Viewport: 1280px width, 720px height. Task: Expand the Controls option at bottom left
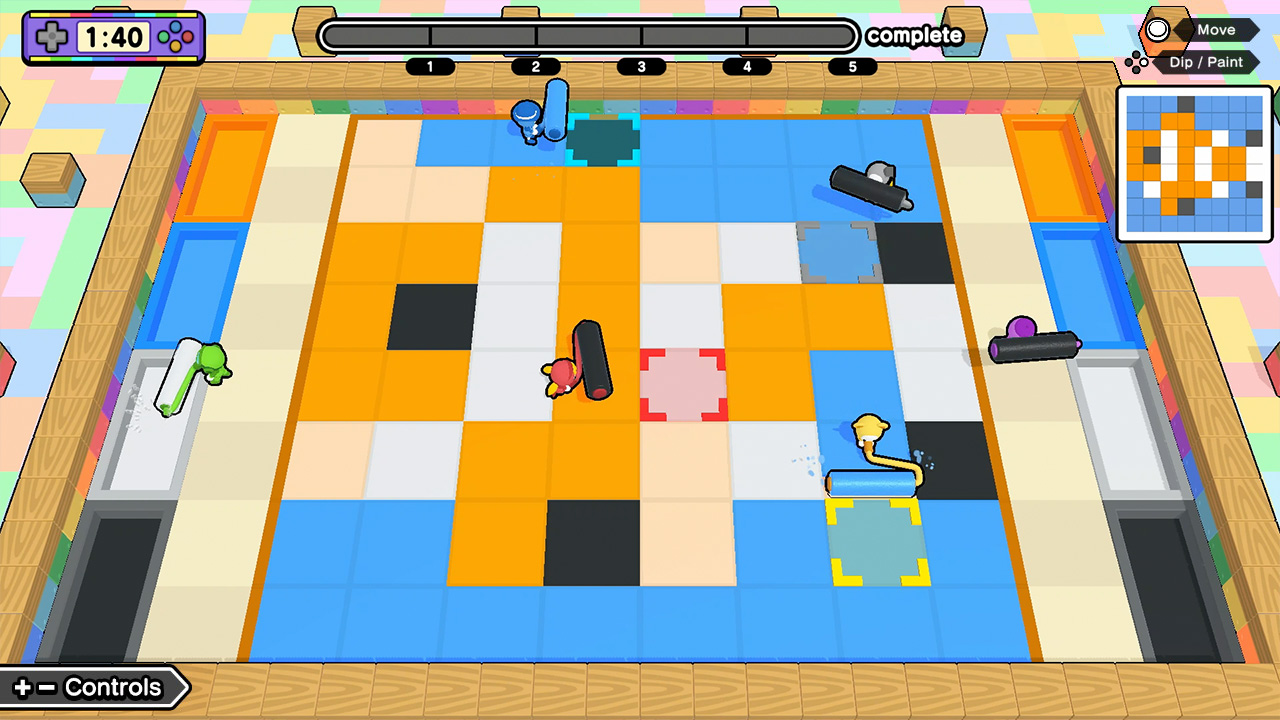(x=95, y=687)
